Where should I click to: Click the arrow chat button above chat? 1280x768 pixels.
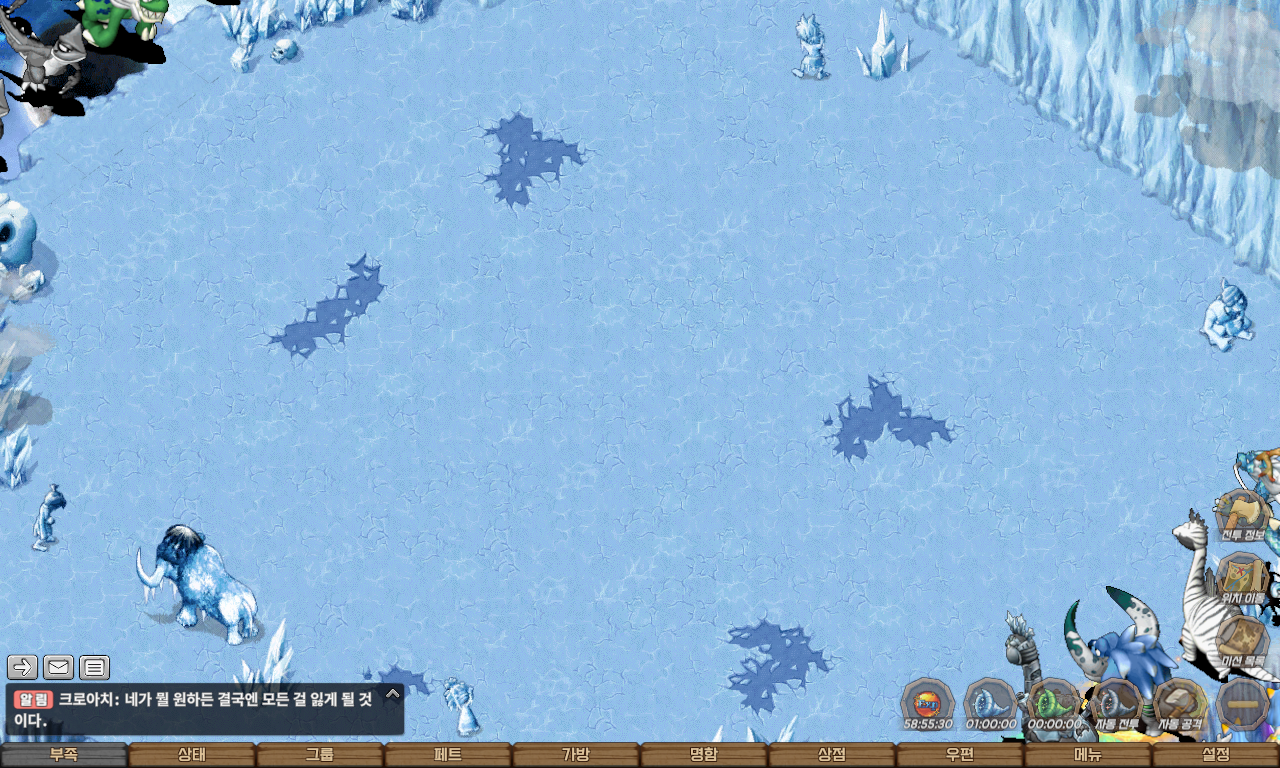(22, 667)
